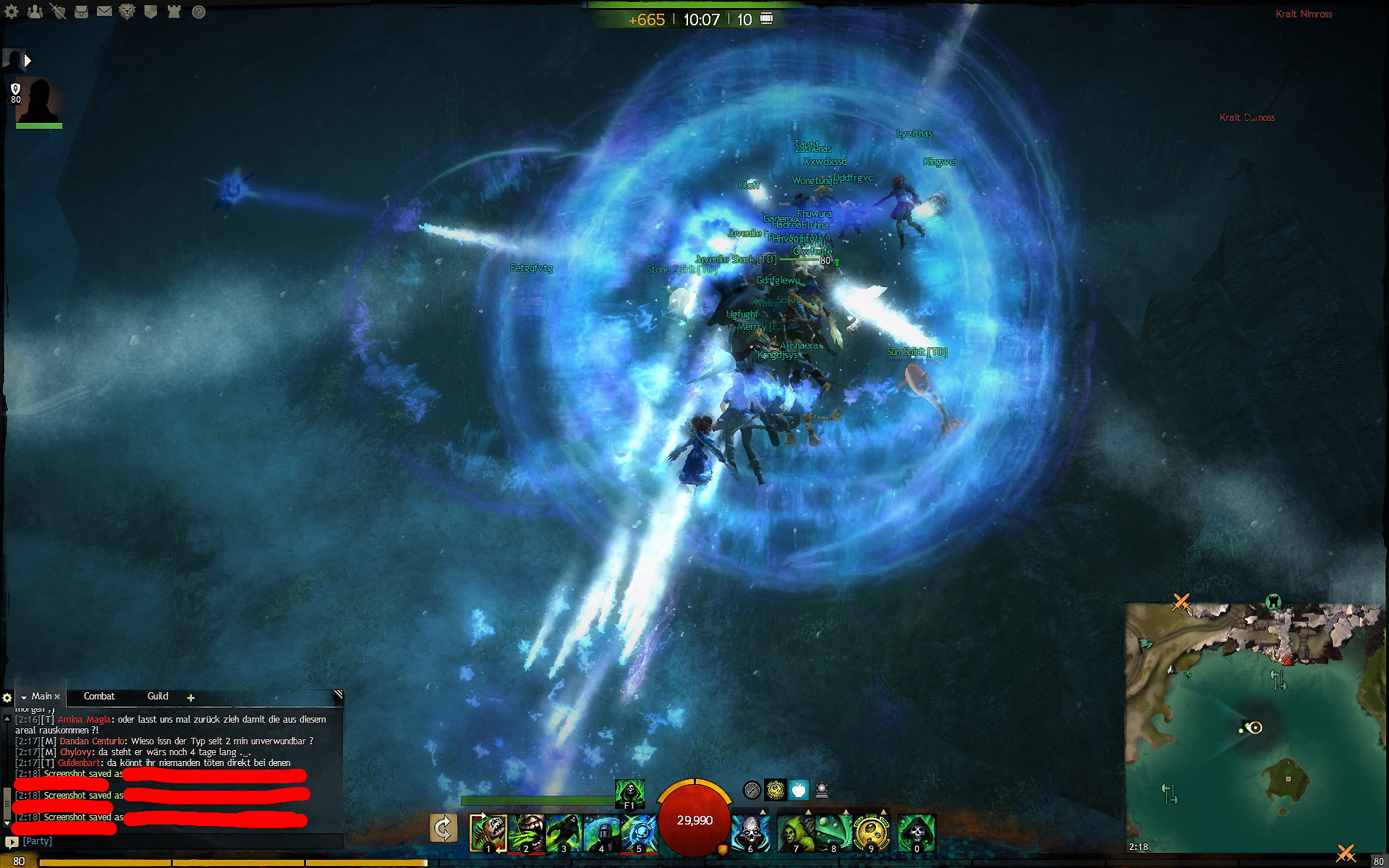This screenshot has height=868, width=1389.
Task: Use the skull healing skill in slot 6
Action: (749, 833)
